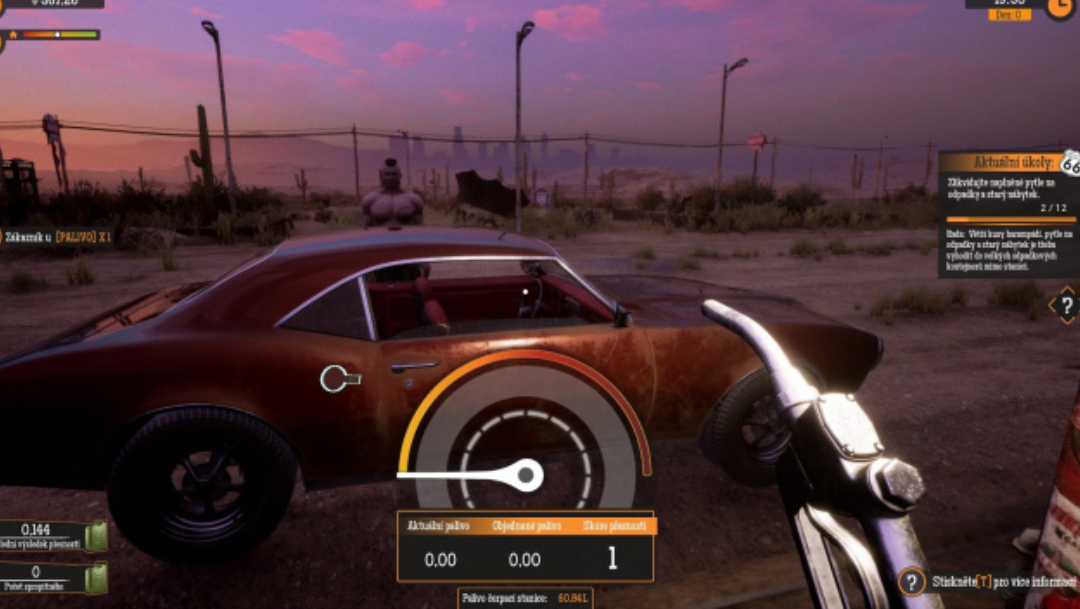This screenshot has width=1080, height=609.
Task: Click the Route 66 shield badge
Action: pos(1071,163)
